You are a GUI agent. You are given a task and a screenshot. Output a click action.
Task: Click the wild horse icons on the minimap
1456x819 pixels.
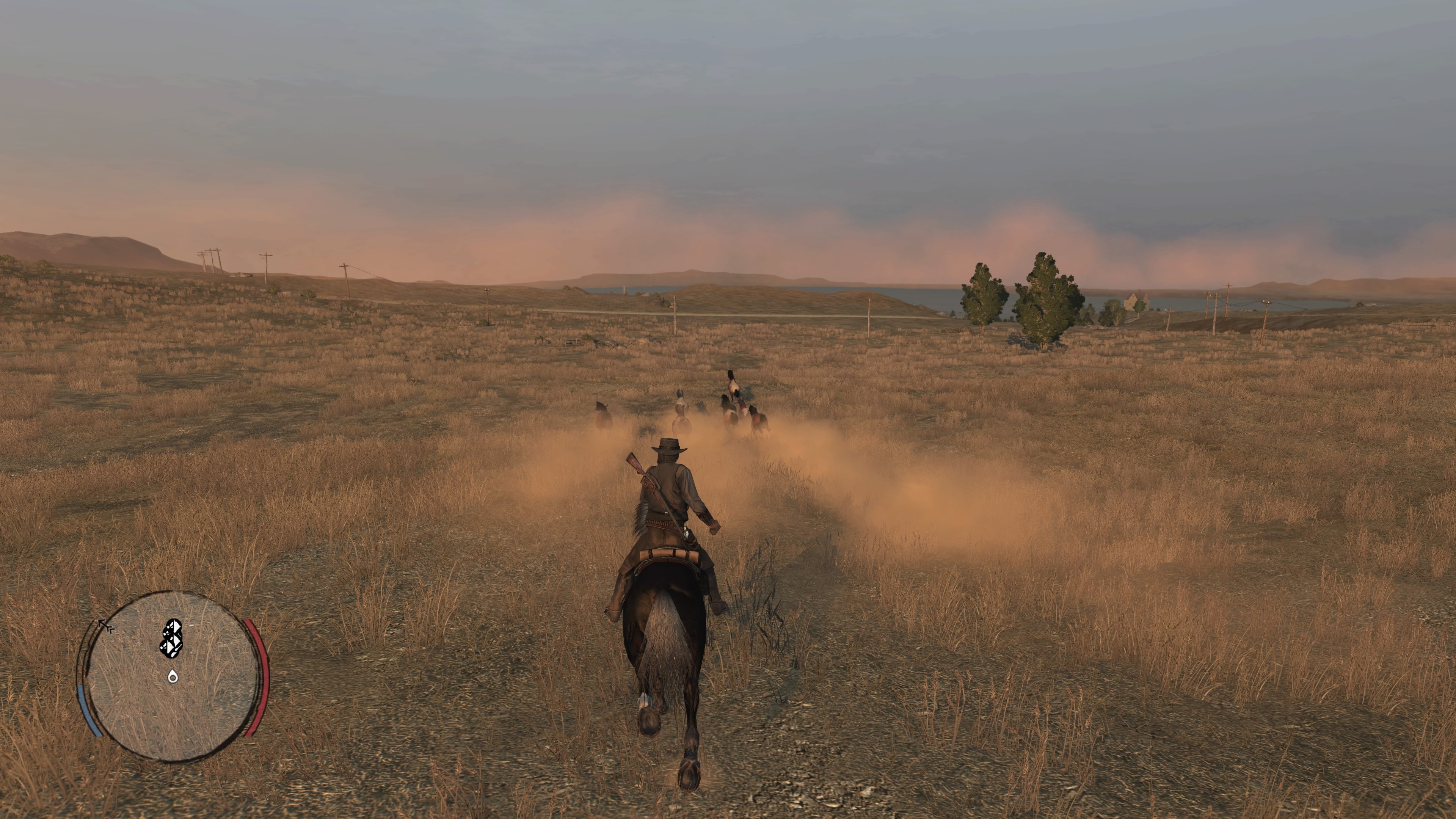click(x=173, y=638)
